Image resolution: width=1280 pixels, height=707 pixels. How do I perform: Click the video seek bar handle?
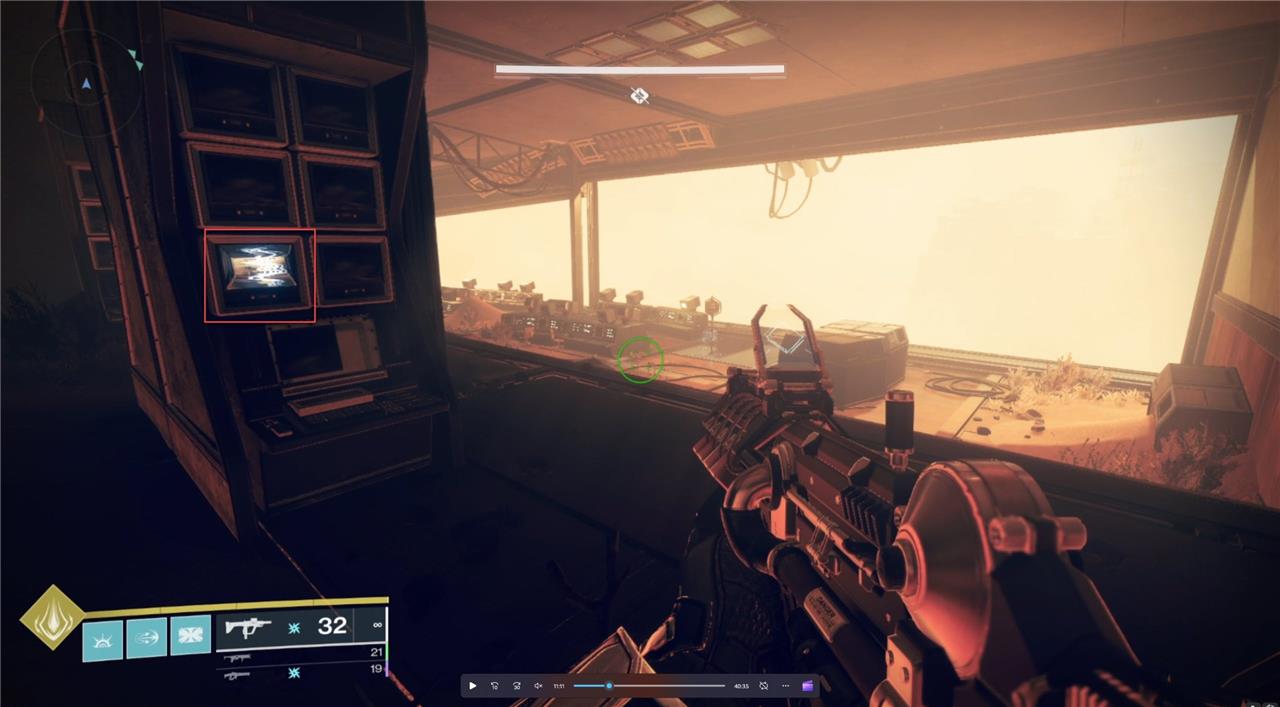(609, 686)
